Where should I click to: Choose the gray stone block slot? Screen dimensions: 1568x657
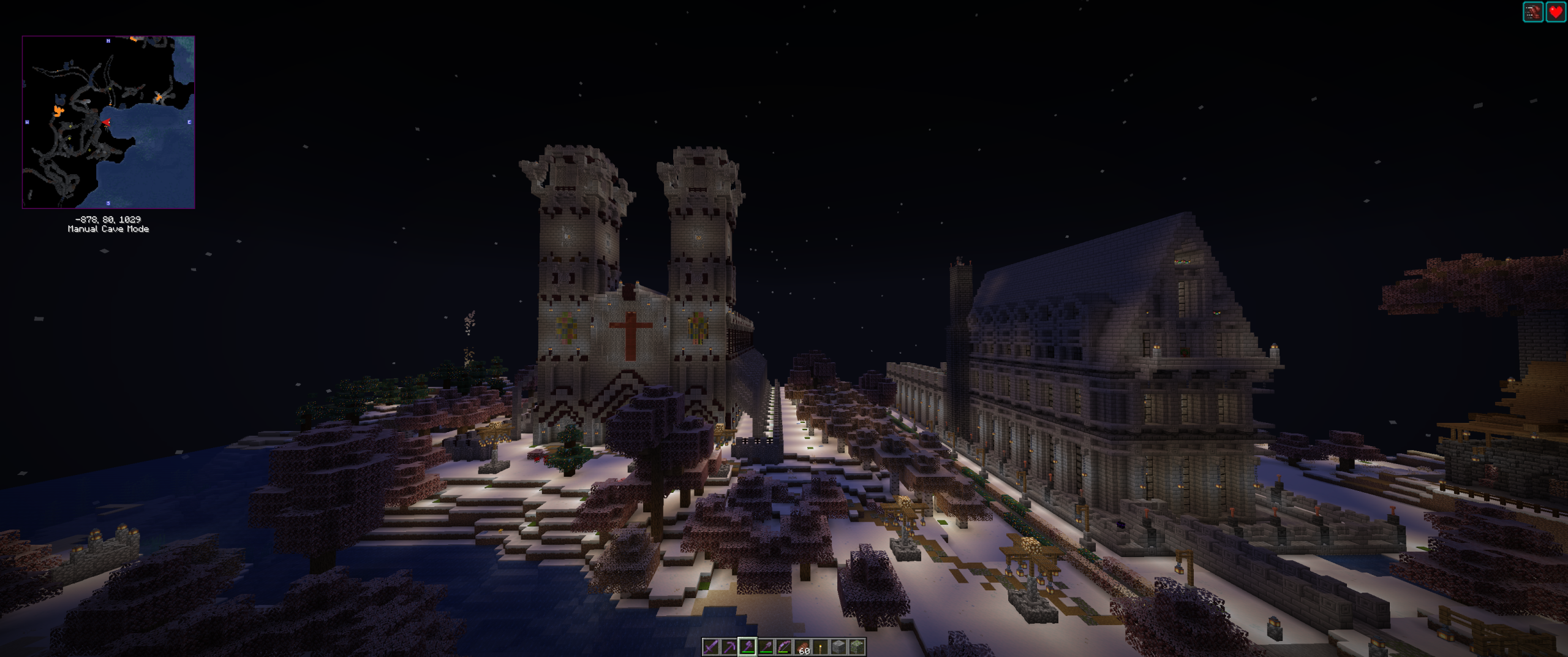click(839, 647)
